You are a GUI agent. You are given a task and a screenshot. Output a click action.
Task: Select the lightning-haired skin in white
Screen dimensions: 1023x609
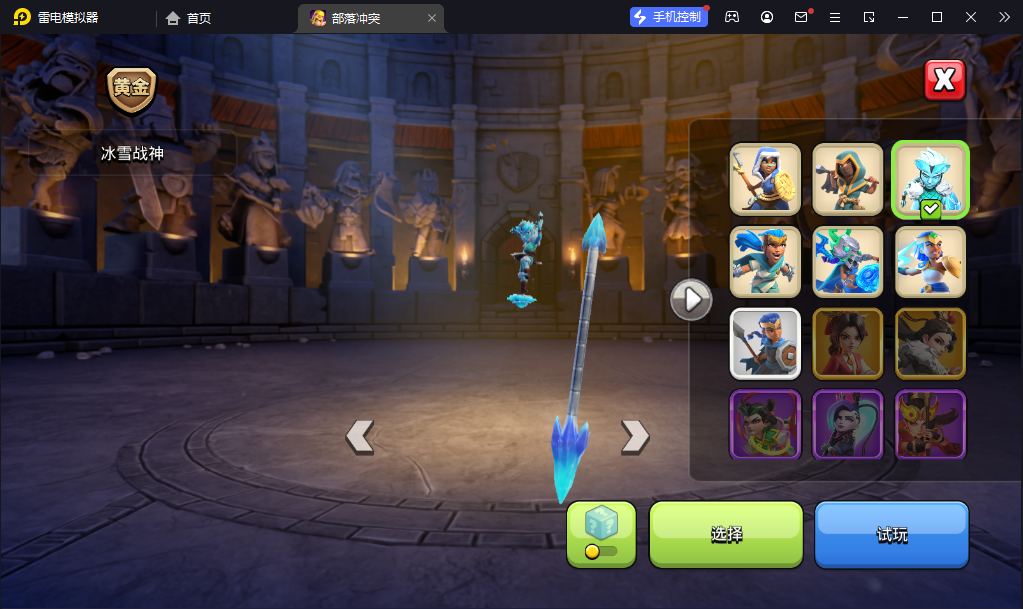click(930, 261)
